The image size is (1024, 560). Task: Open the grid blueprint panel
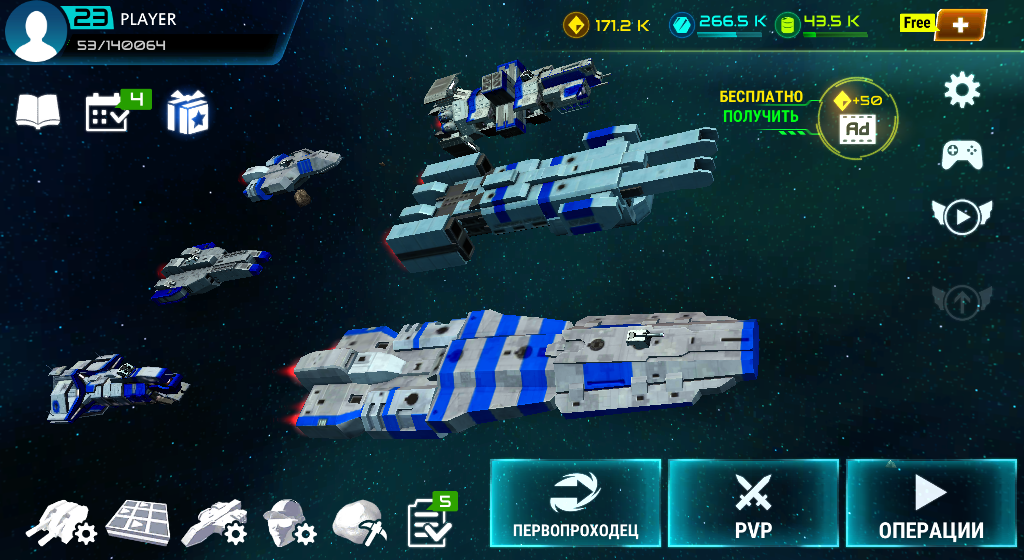click(138, 520)
